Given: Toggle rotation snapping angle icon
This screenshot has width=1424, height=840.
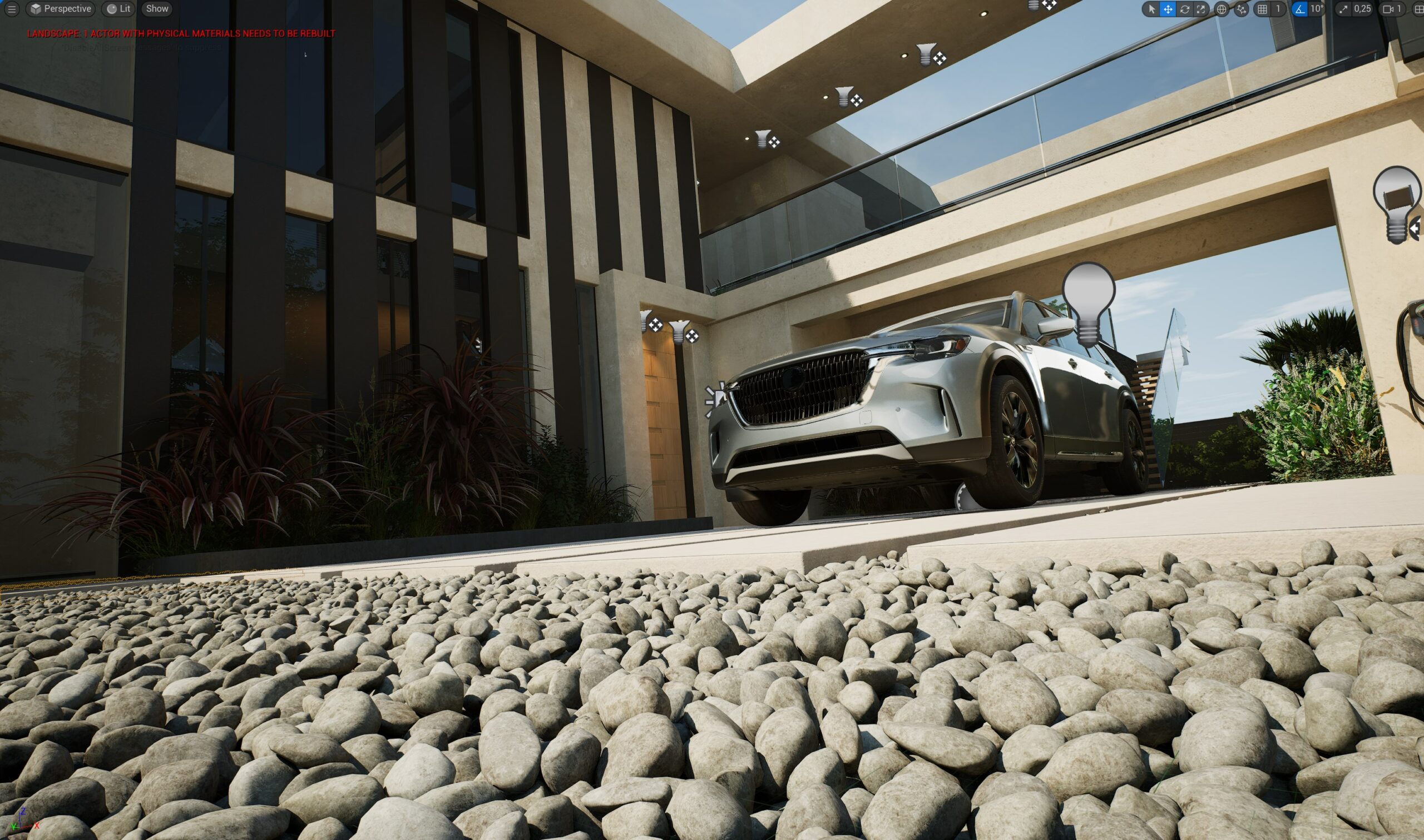Looking at the screenshot, I should point(1299,9).
